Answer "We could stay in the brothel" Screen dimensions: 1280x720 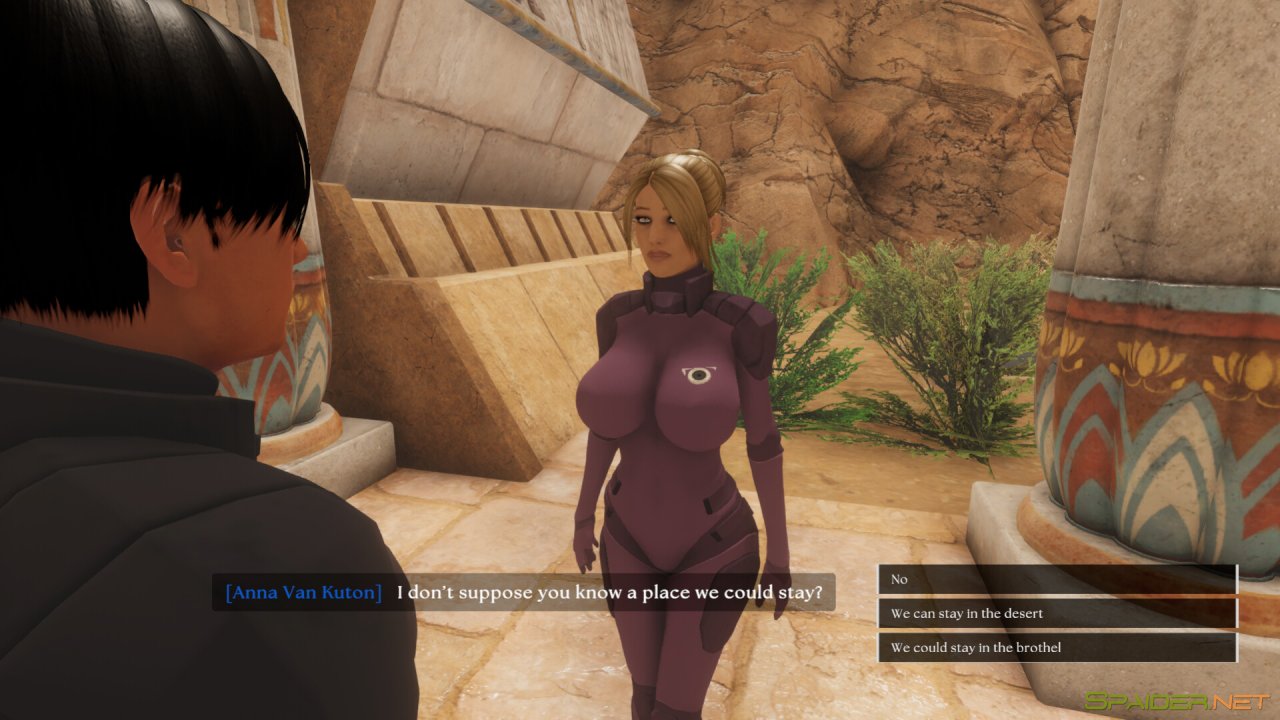tap(1056, 648)
